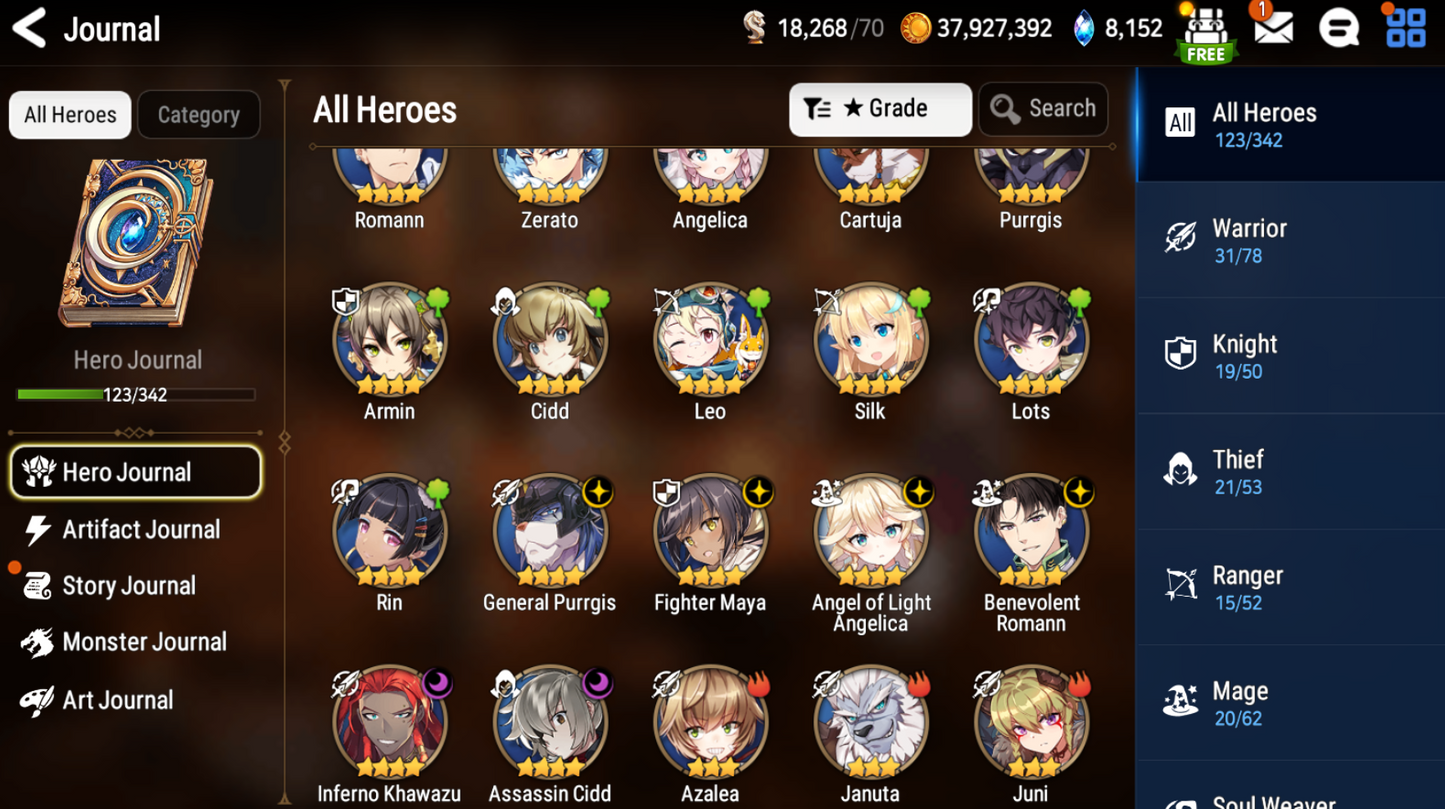Screen dimensions: 1445x809
Task: Open the Grade sort filter
Action: coord(879,109)
